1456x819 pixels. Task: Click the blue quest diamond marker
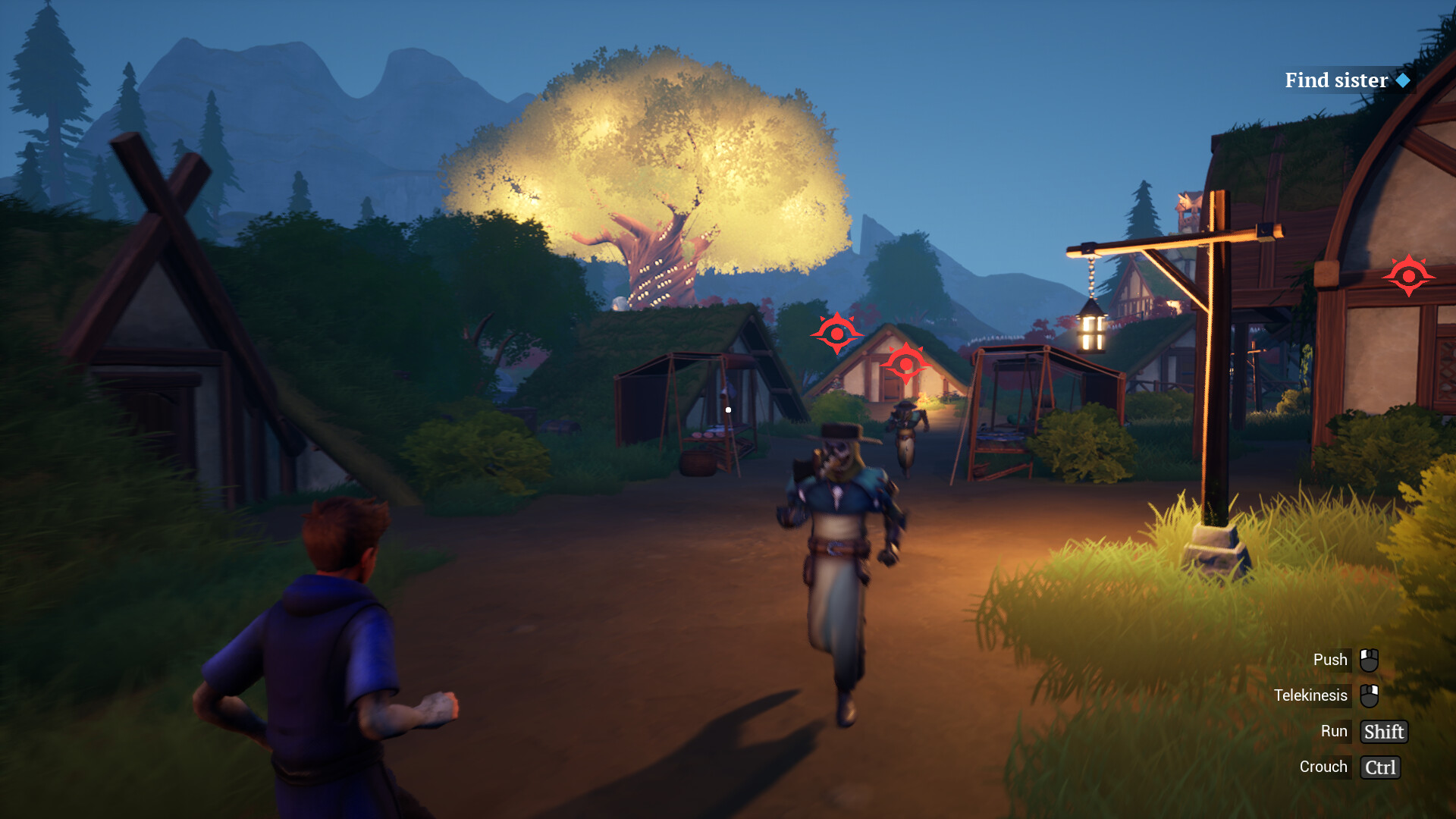pos(1404,80)
